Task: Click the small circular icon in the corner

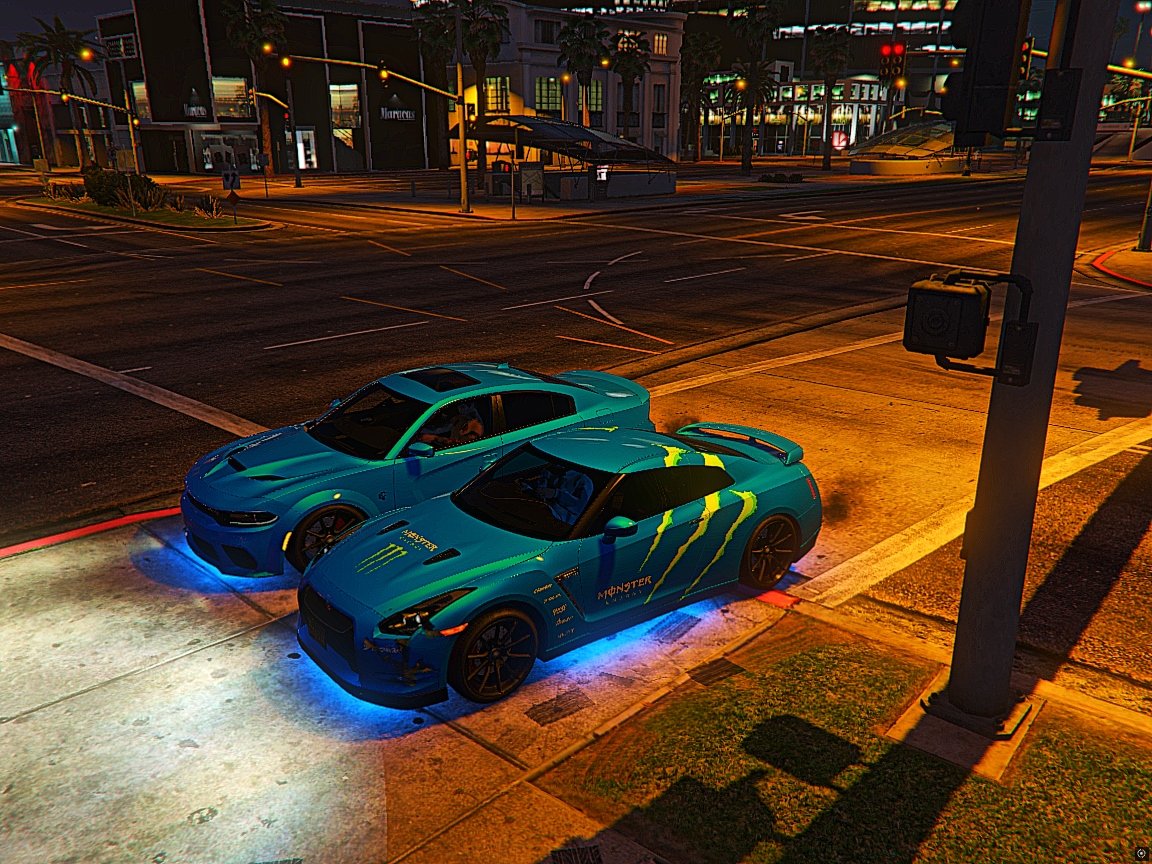Action: (x=1141, y=853)
